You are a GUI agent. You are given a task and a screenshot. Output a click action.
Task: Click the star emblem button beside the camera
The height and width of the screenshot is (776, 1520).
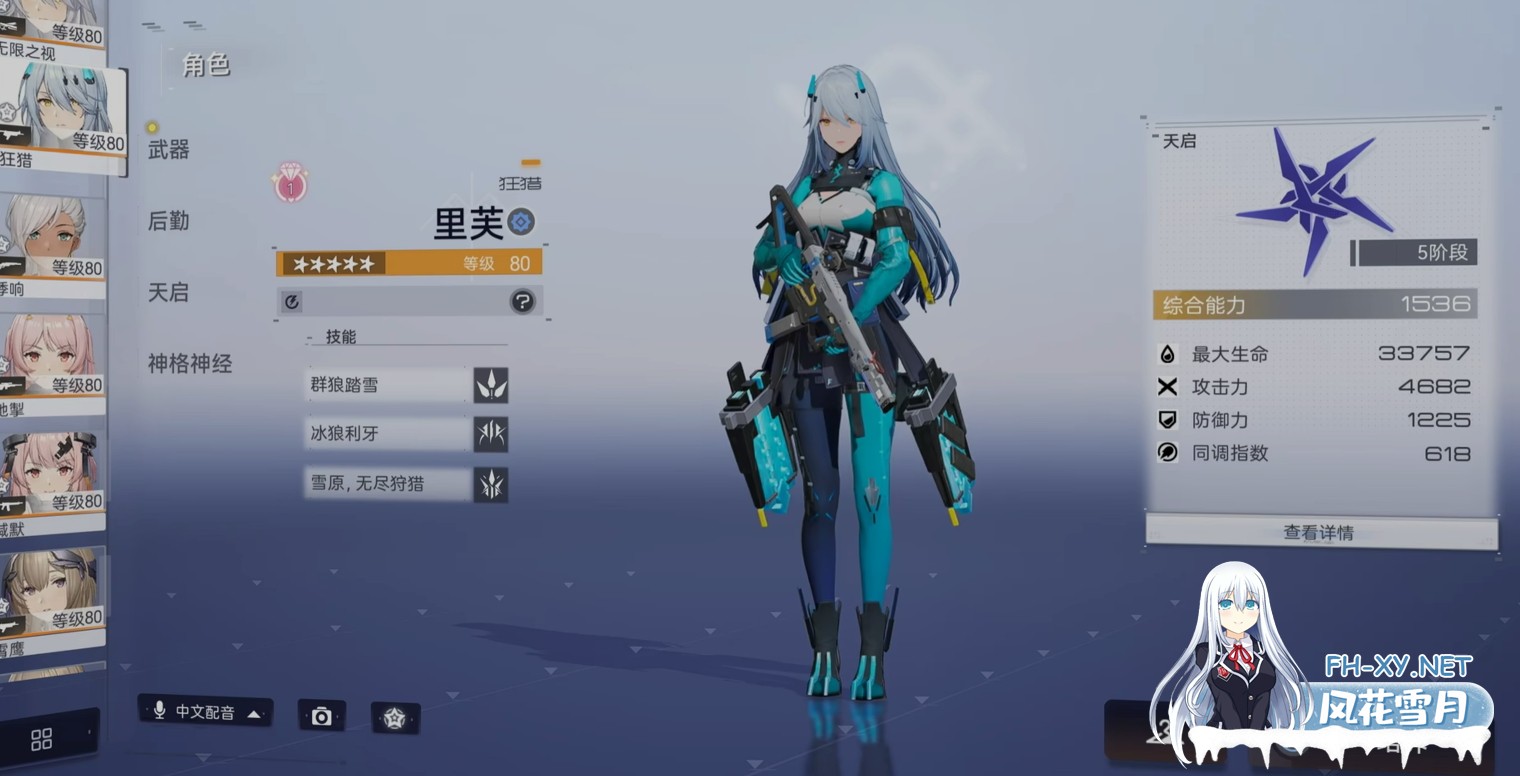(395, 717)
